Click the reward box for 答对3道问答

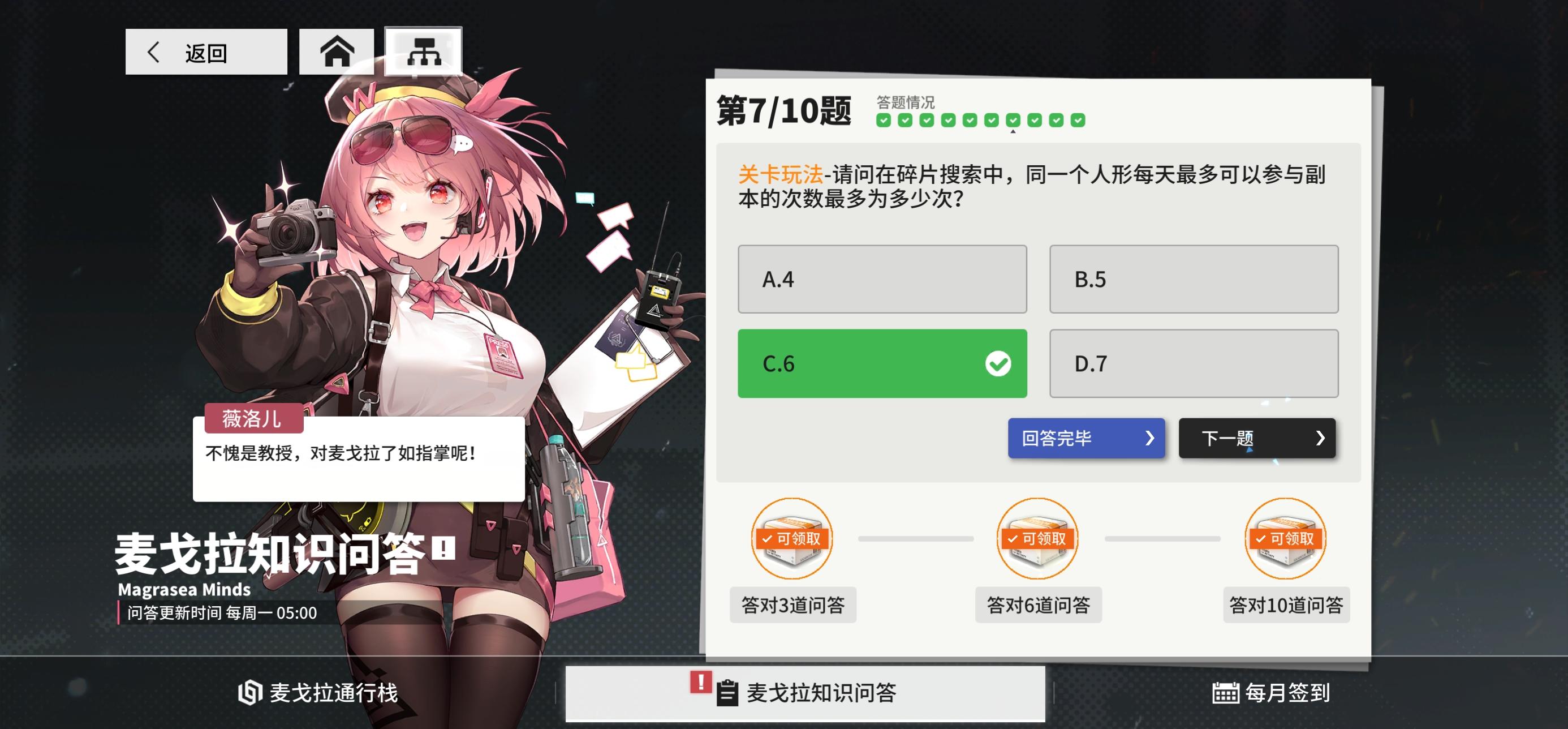792,539
